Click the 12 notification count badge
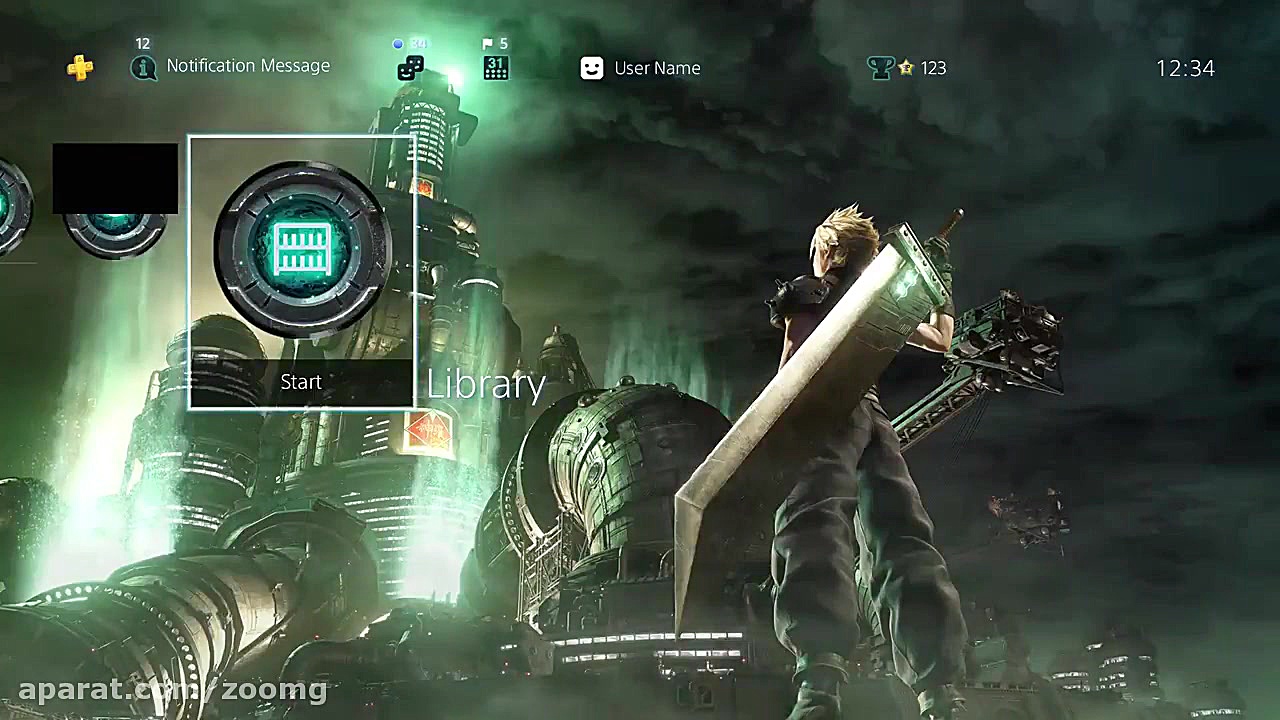The image size is (1280, 720). (142, 44)
